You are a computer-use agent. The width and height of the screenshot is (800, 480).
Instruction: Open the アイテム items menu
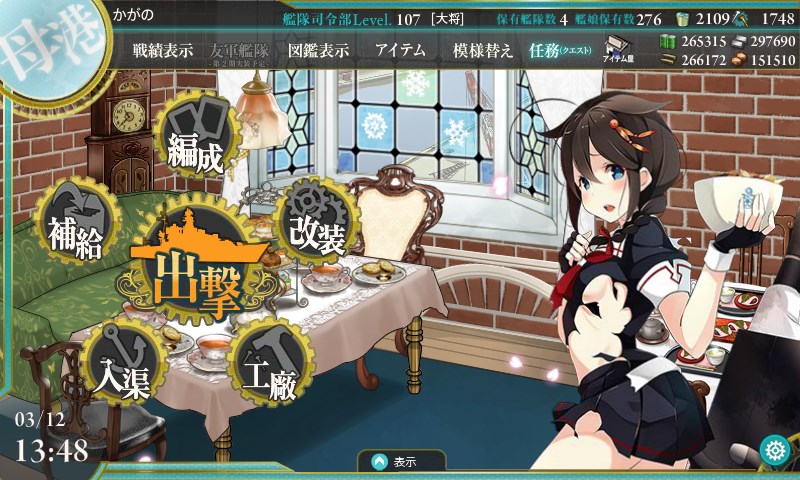(x=400, y=51)
